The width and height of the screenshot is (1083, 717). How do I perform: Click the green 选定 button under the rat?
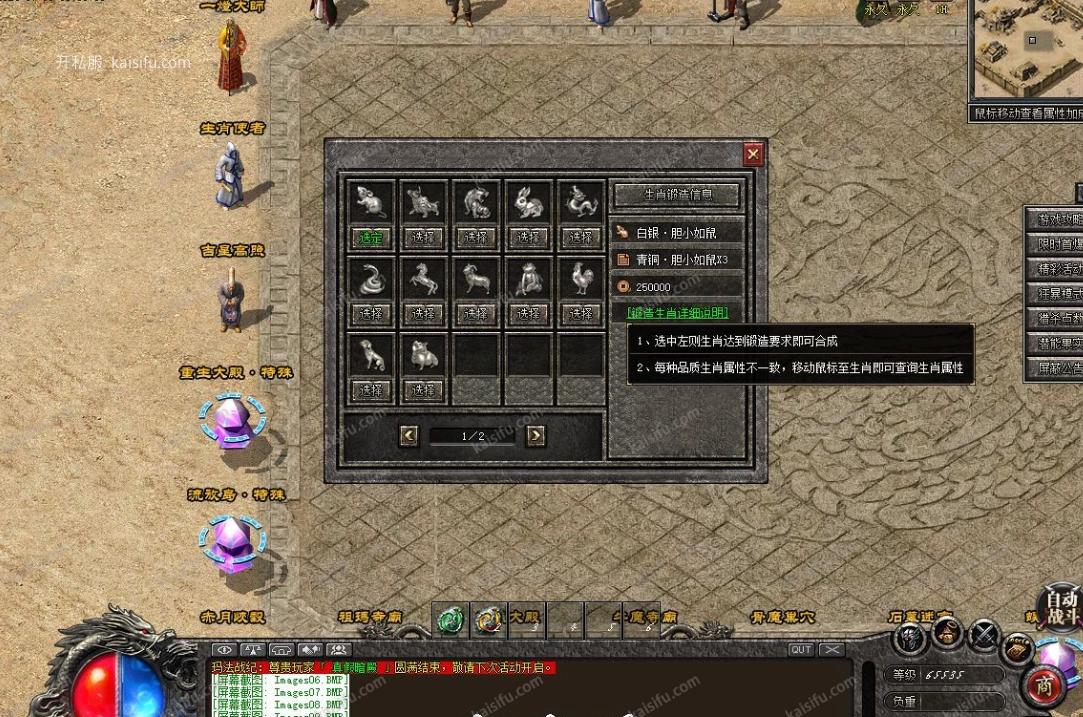click(x=371, y=237)
